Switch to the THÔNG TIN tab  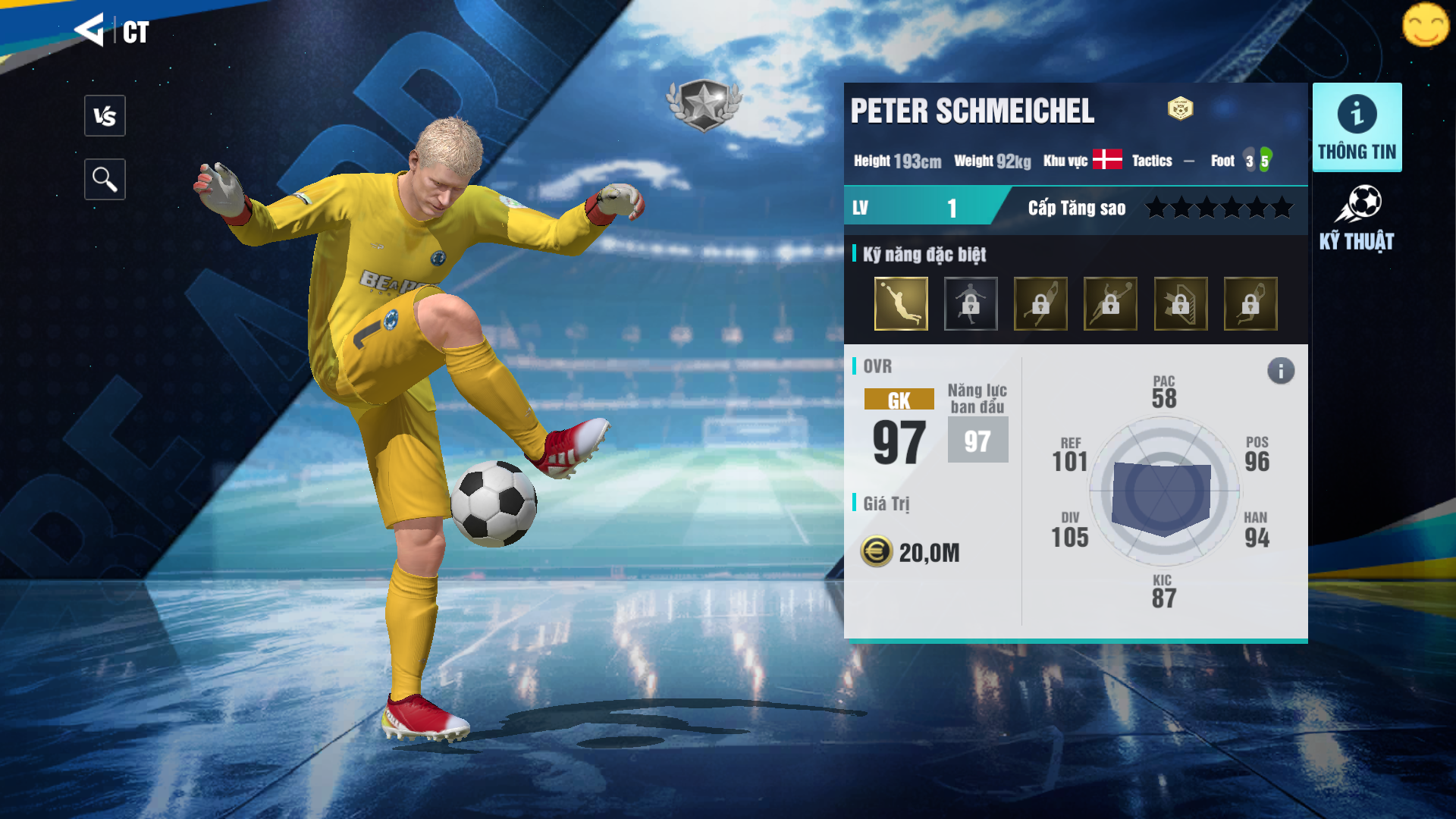click(x=1357, y=127)
